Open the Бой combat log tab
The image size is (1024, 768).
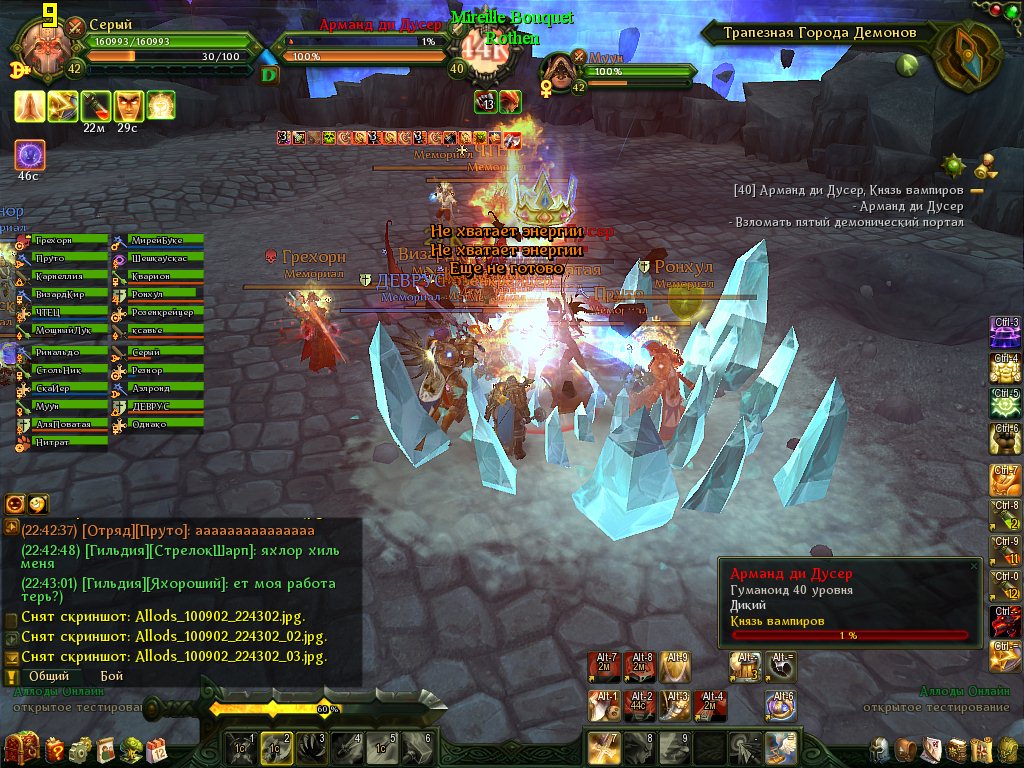[x=112, y=676]
